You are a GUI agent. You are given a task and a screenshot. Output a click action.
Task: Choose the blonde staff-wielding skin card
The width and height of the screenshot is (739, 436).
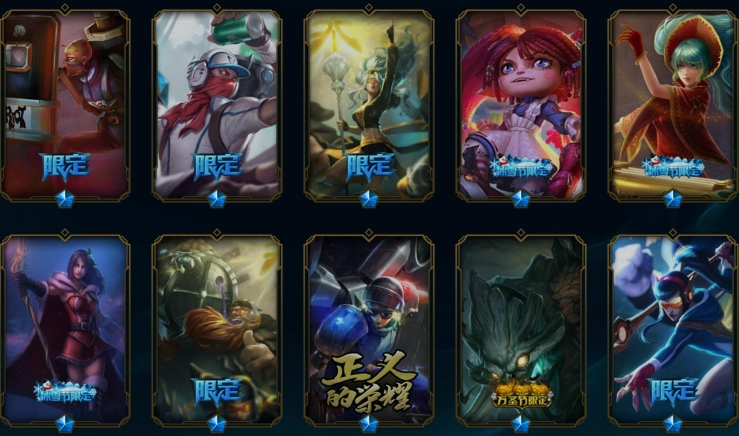[x=369, y=105]
